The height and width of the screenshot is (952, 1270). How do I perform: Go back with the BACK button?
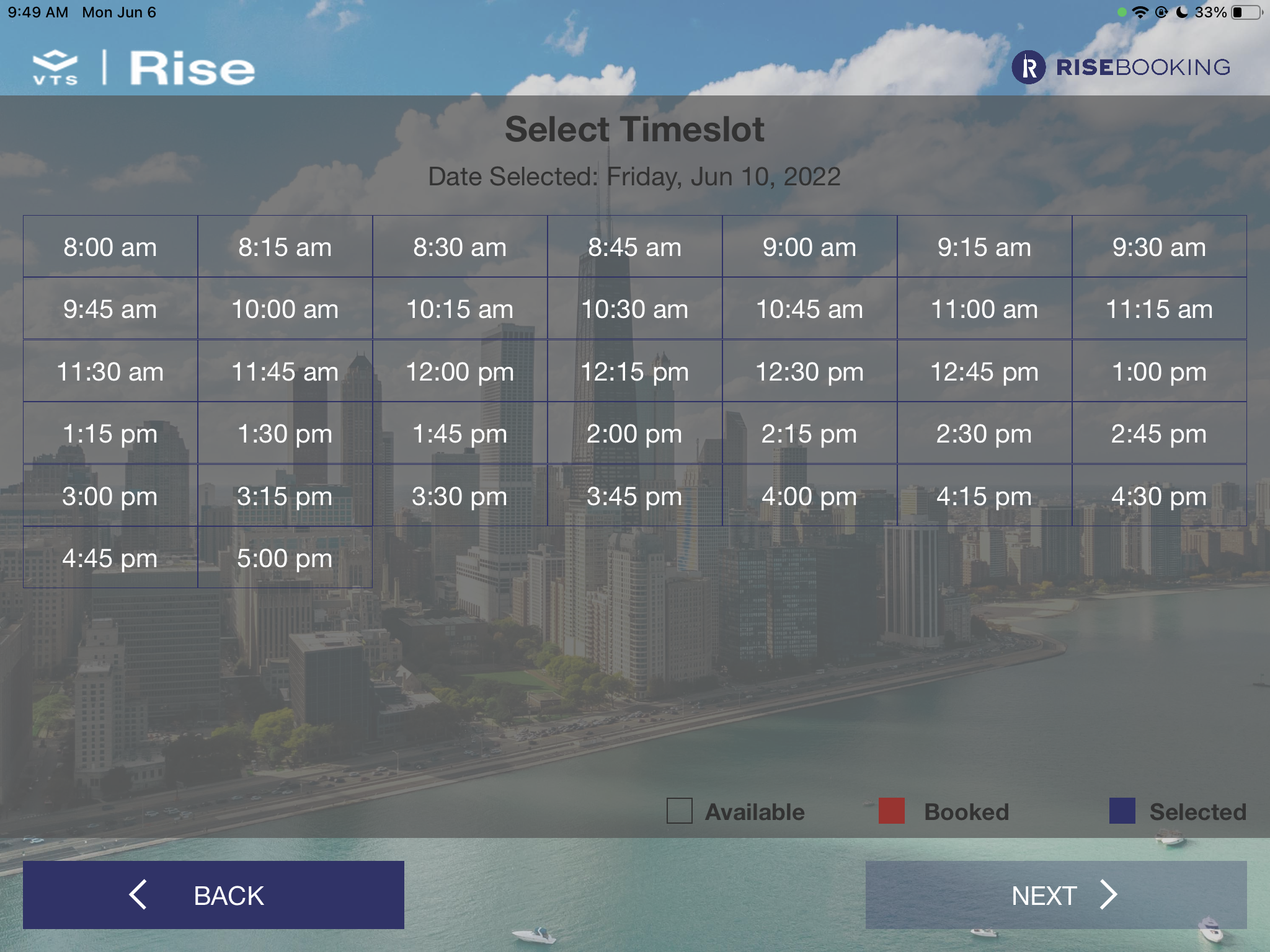coord(213,895)
